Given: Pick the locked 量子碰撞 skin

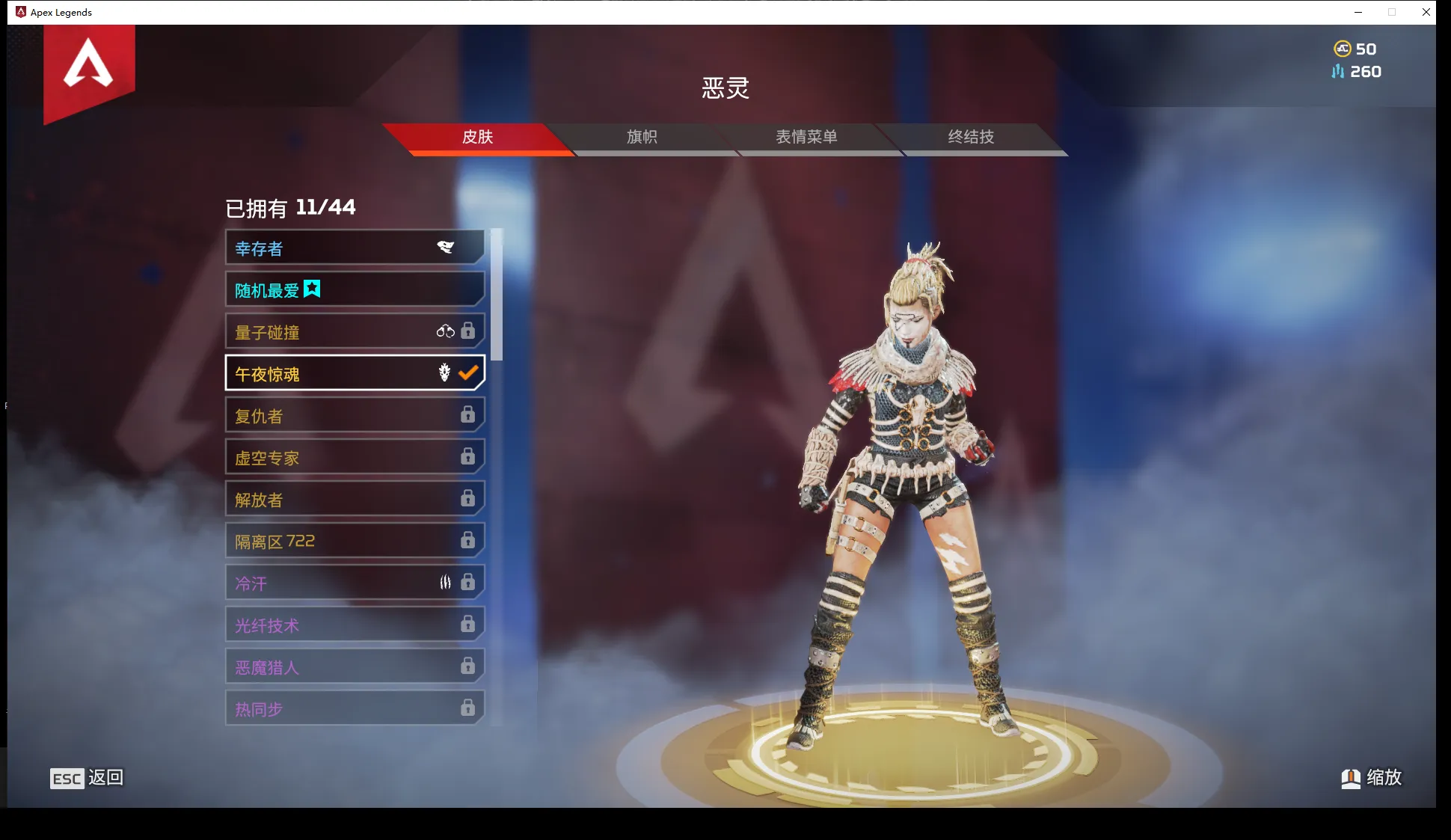Looking at the screenshot, I should point(355,332).
